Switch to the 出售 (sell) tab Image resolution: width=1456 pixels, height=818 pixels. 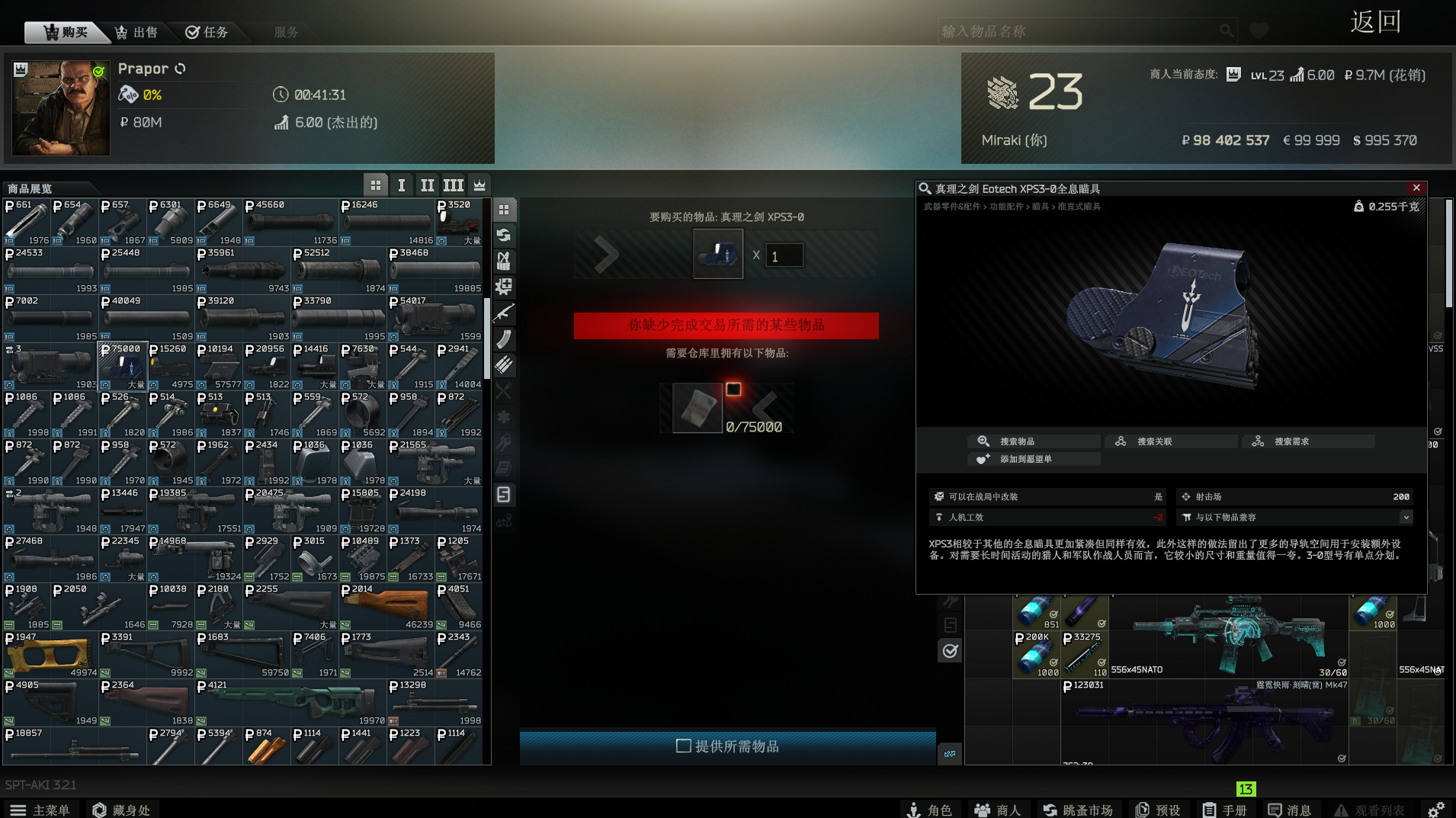coord(136,32)
